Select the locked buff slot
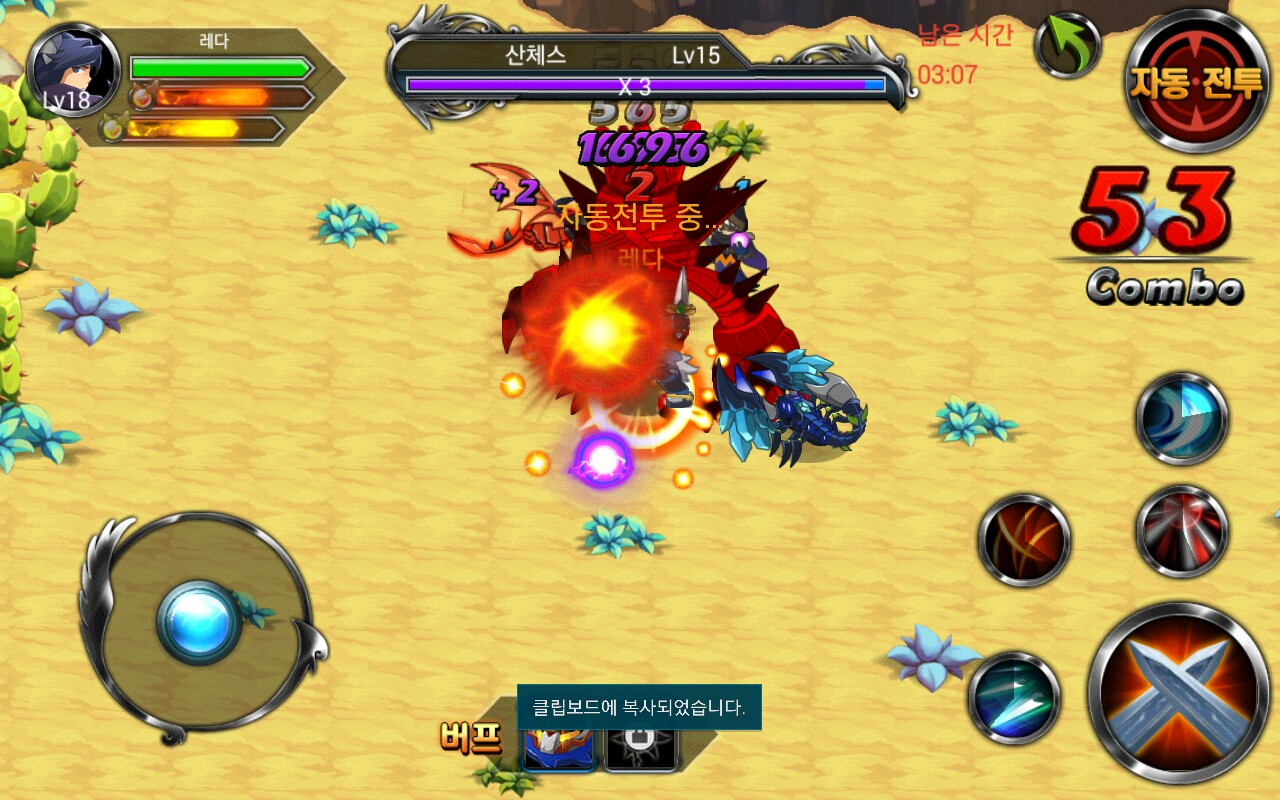 641,745
